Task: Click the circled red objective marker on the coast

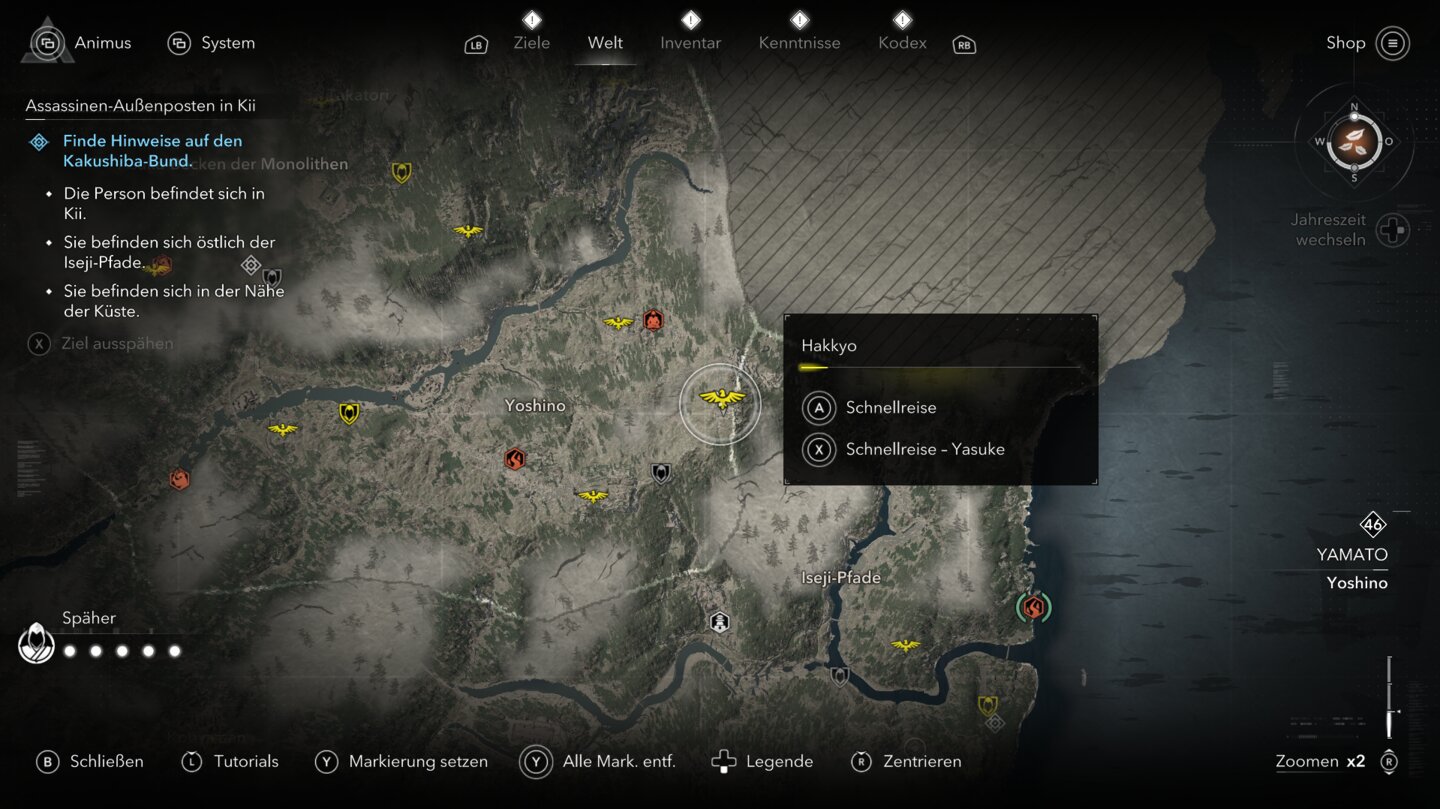Action: [1033, 607]
